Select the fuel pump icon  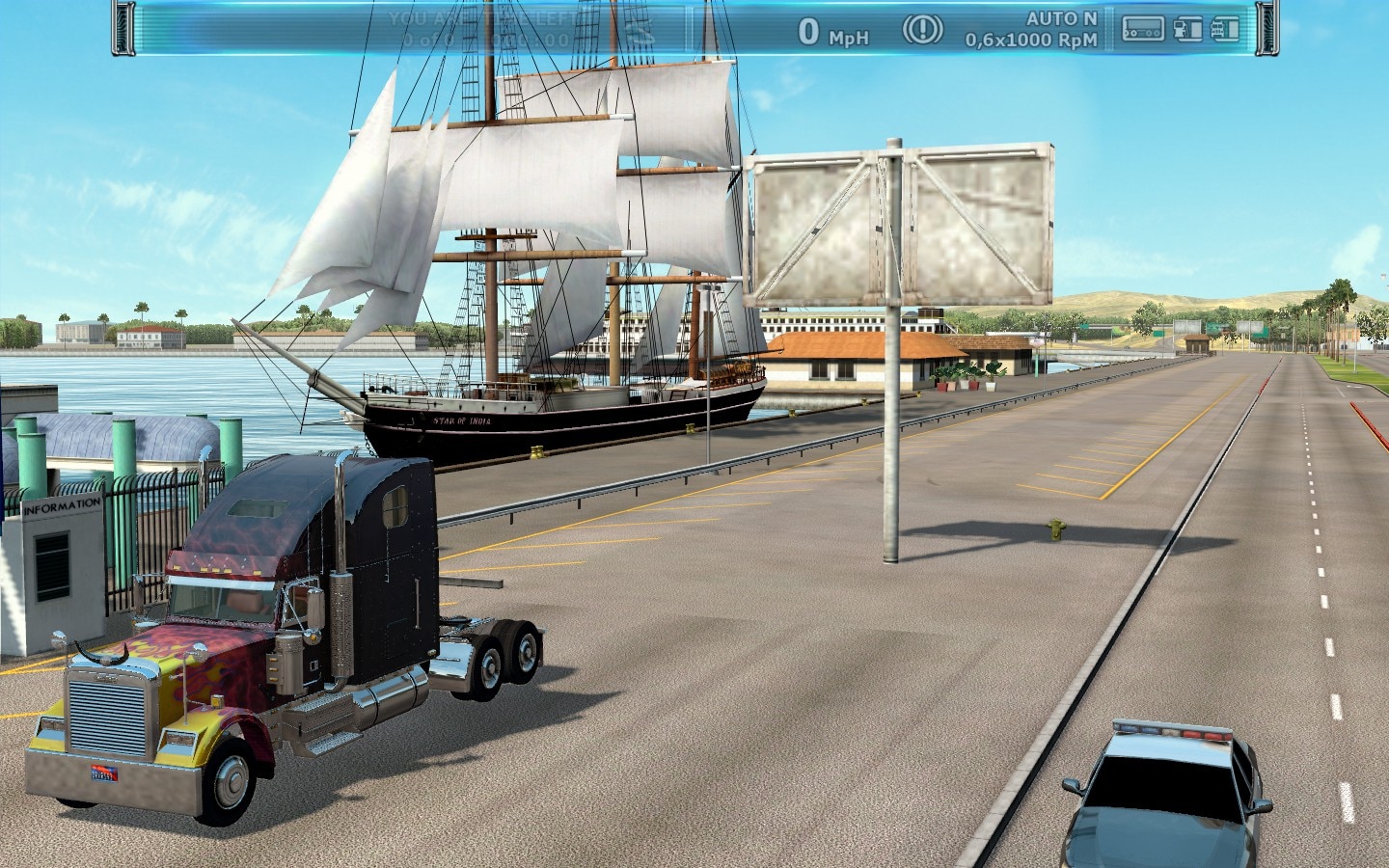click(1188, 30)
